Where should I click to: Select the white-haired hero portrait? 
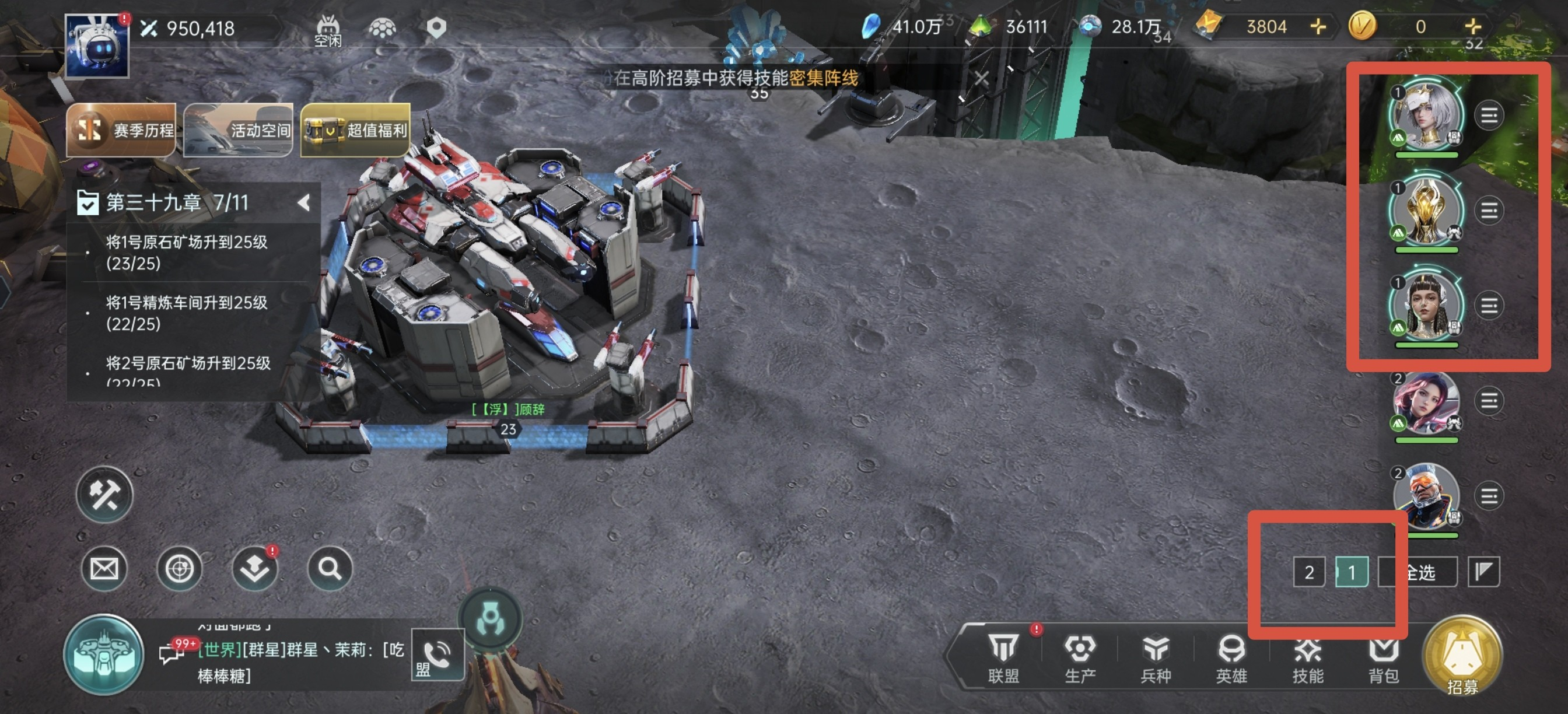tap(1426, 116)
